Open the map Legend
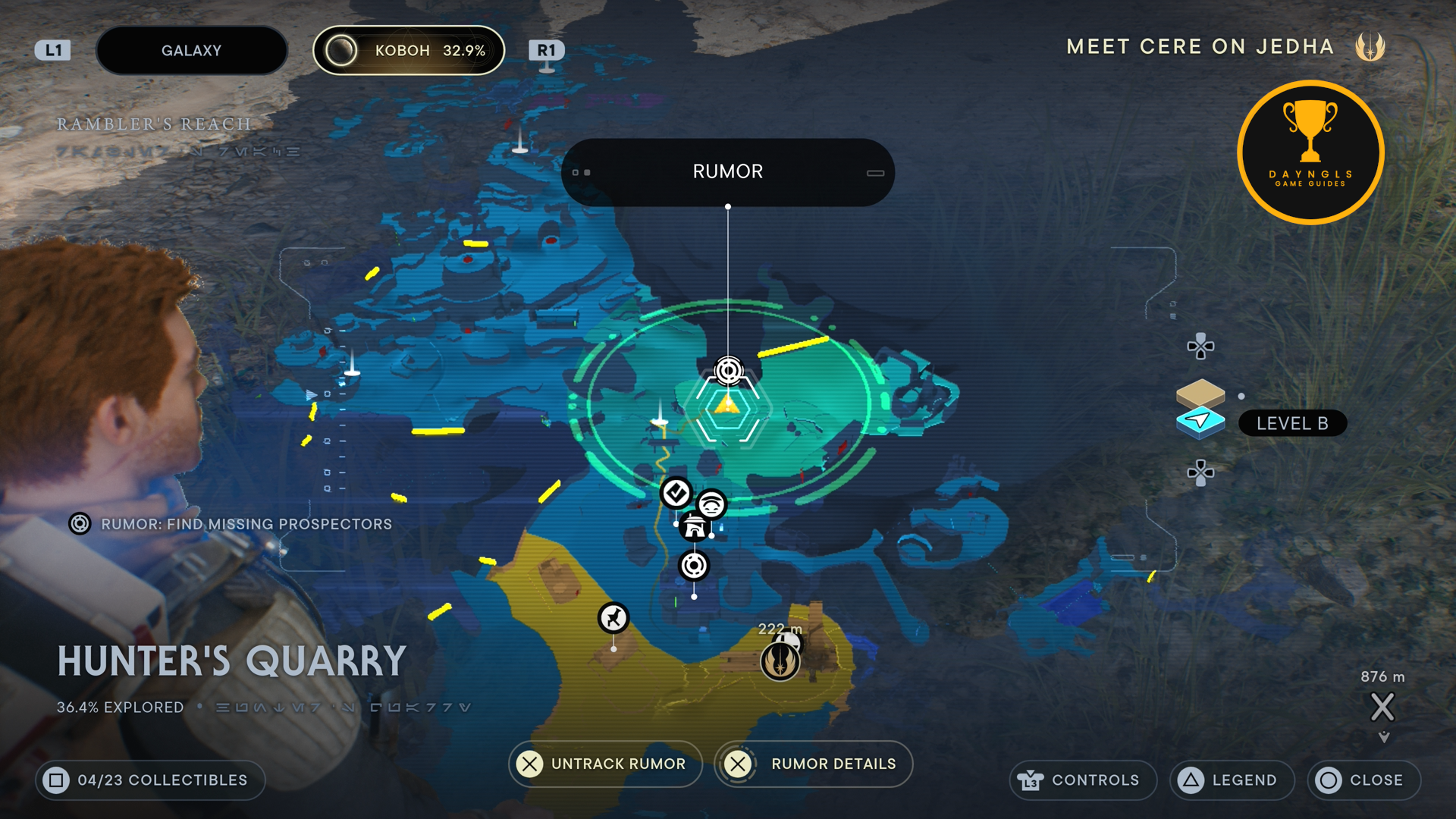The width and height of the screenshot is (1456, 819). coord(1232,780)
